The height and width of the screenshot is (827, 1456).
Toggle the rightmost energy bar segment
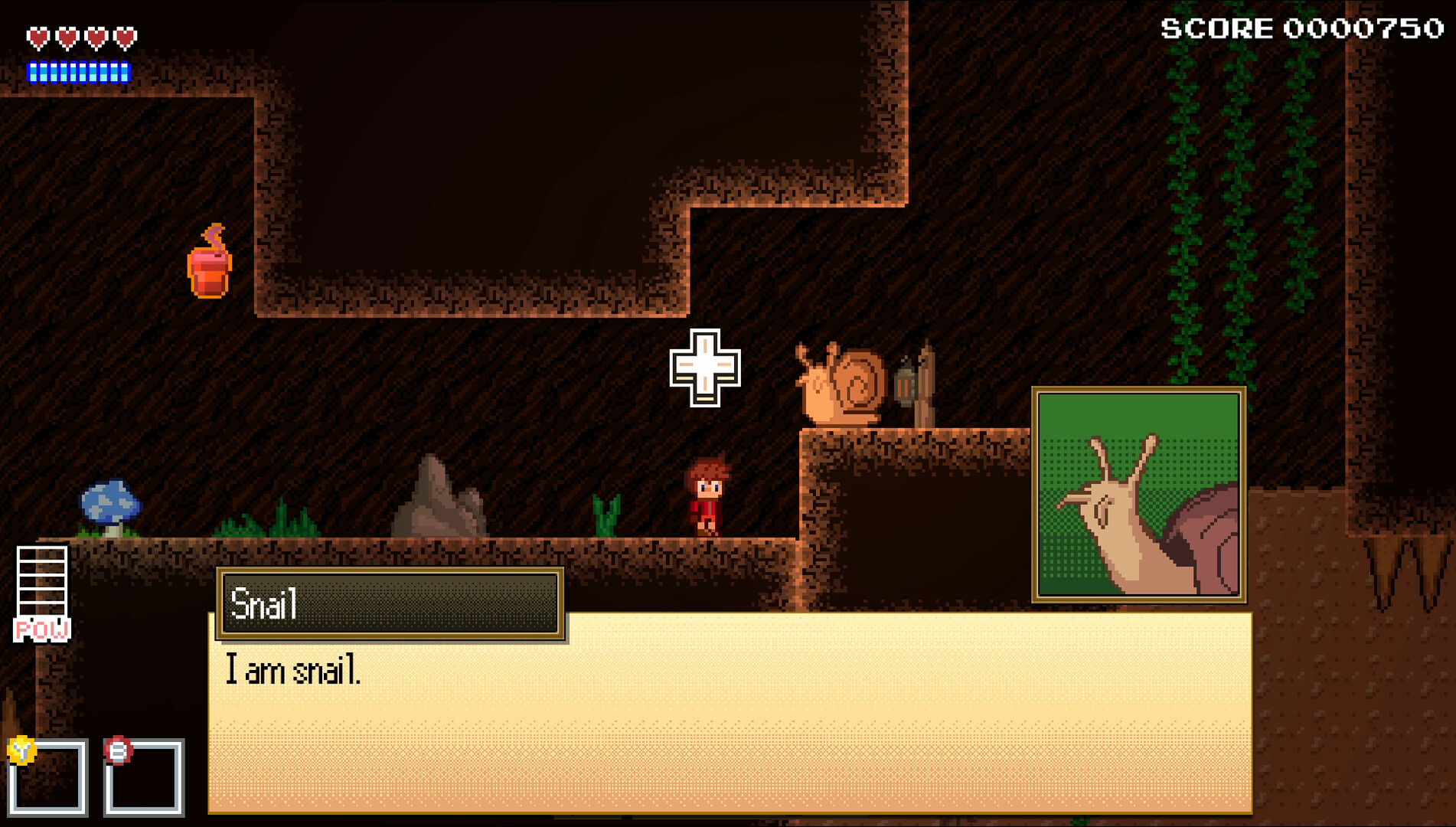[x=125, y=72]
